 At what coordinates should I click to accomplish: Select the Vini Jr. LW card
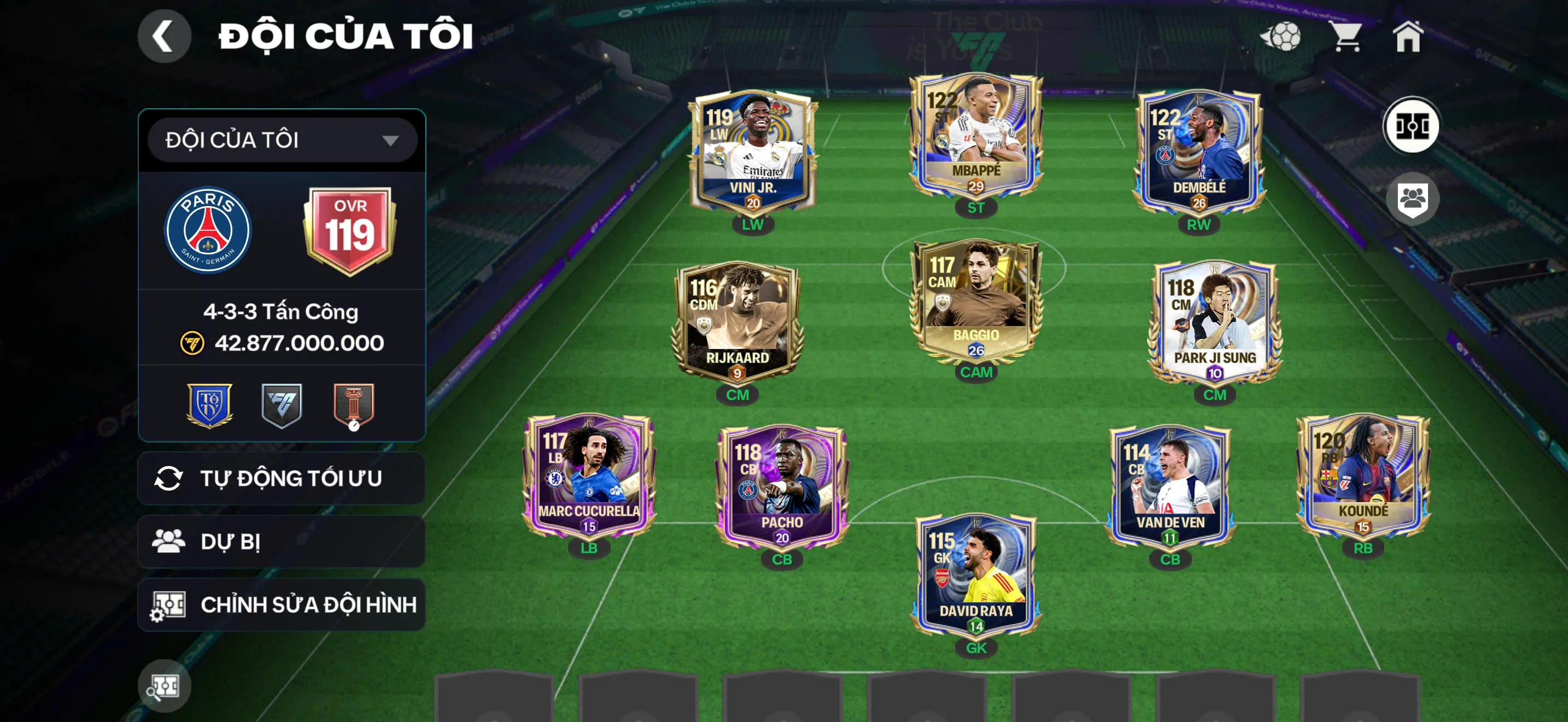753,152
